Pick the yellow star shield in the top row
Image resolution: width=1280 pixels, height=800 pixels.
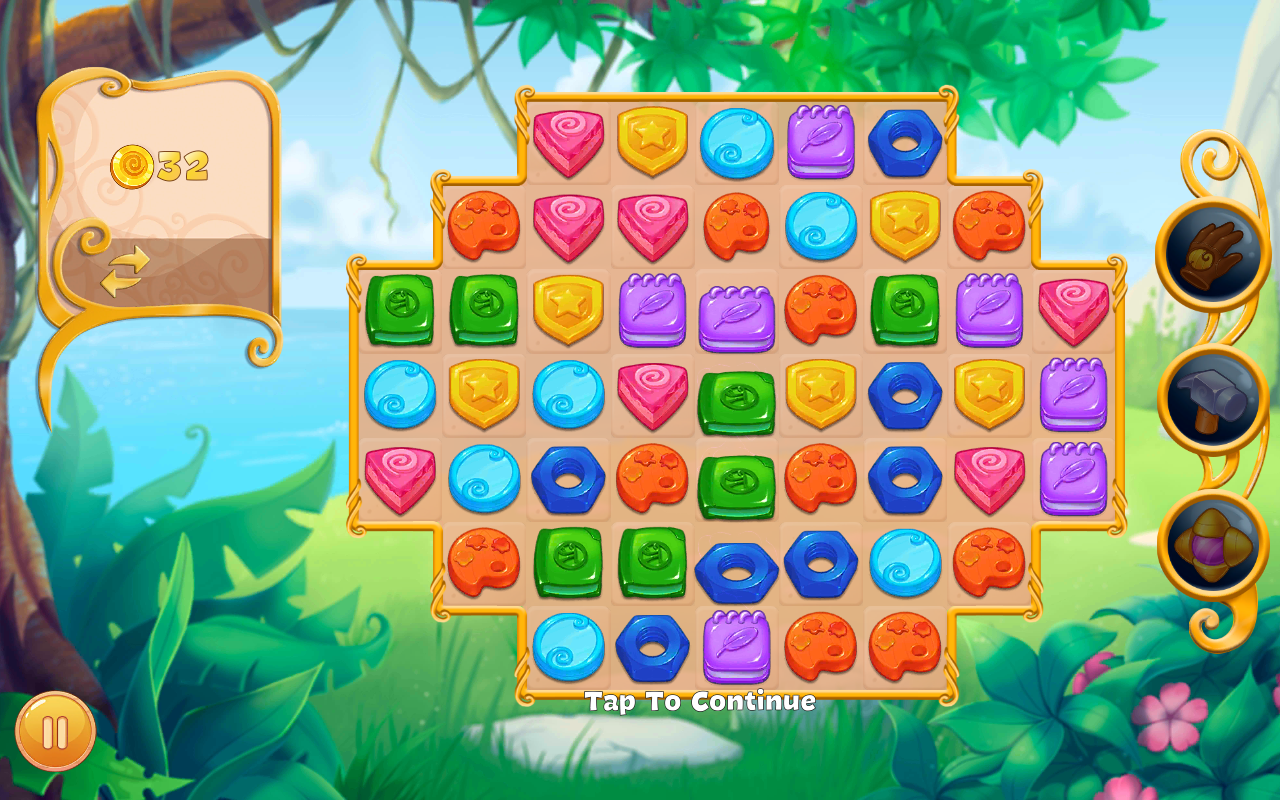652,140
